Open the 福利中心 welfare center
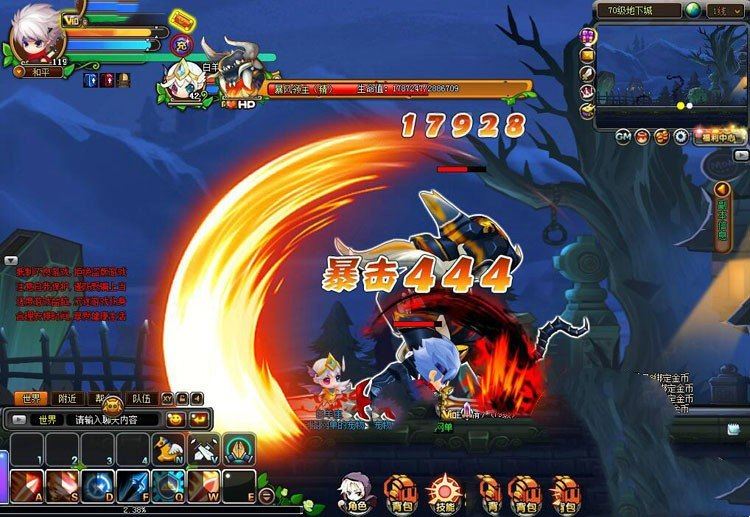Screen dimensions: 750x517 pos(717,137)
